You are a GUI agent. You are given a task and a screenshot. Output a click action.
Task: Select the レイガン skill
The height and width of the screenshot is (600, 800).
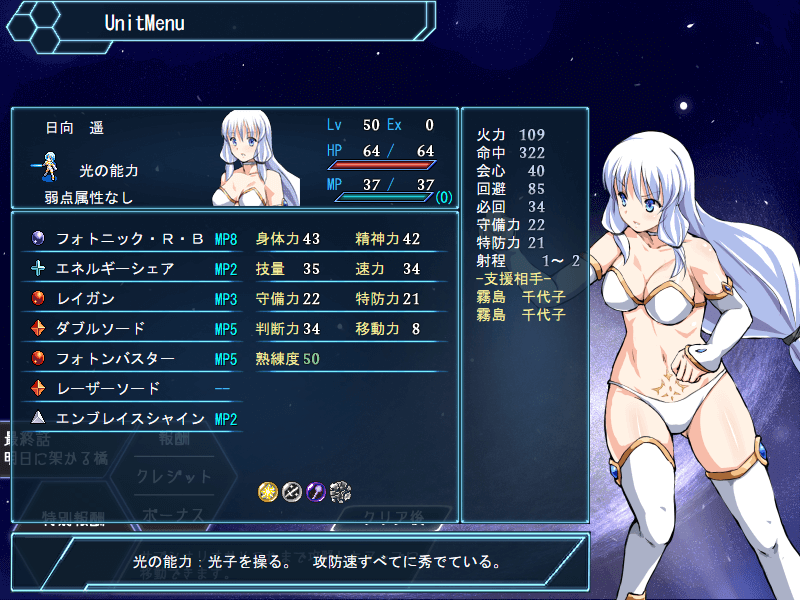[130, 299]
